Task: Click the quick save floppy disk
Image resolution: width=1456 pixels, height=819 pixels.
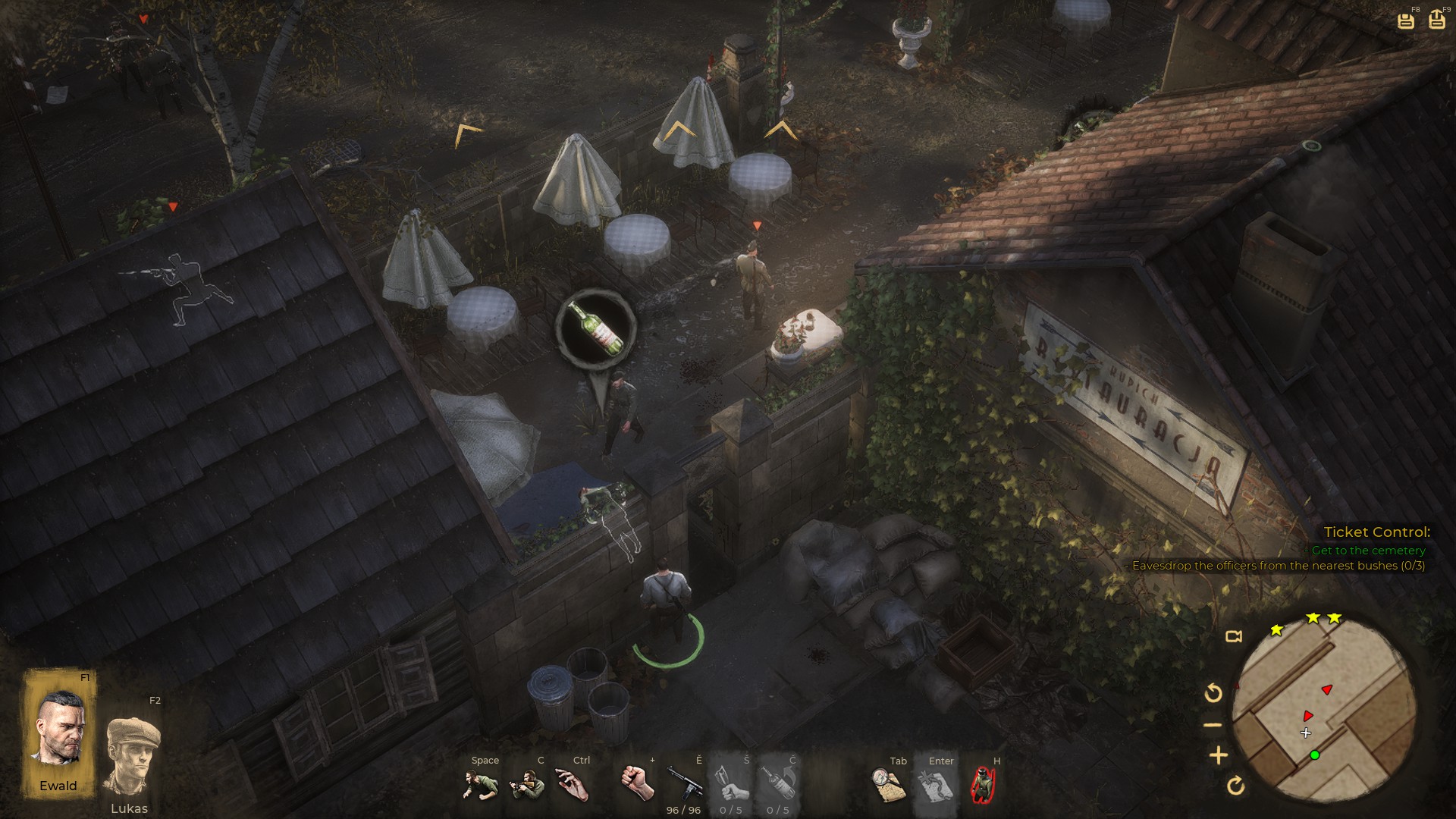Action: (1405, 20)
